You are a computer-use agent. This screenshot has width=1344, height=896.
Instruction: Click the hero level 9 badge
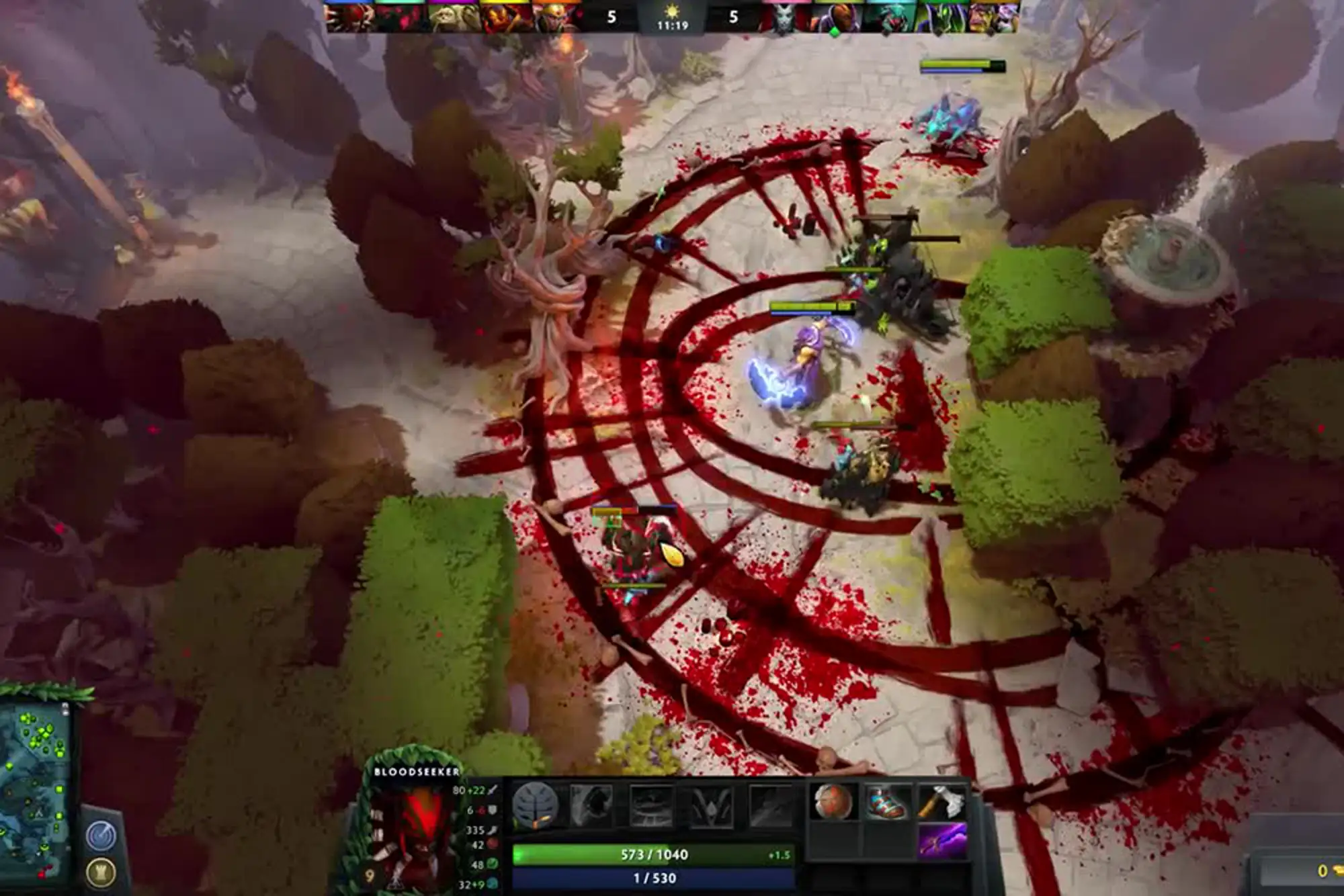(369, 876)
